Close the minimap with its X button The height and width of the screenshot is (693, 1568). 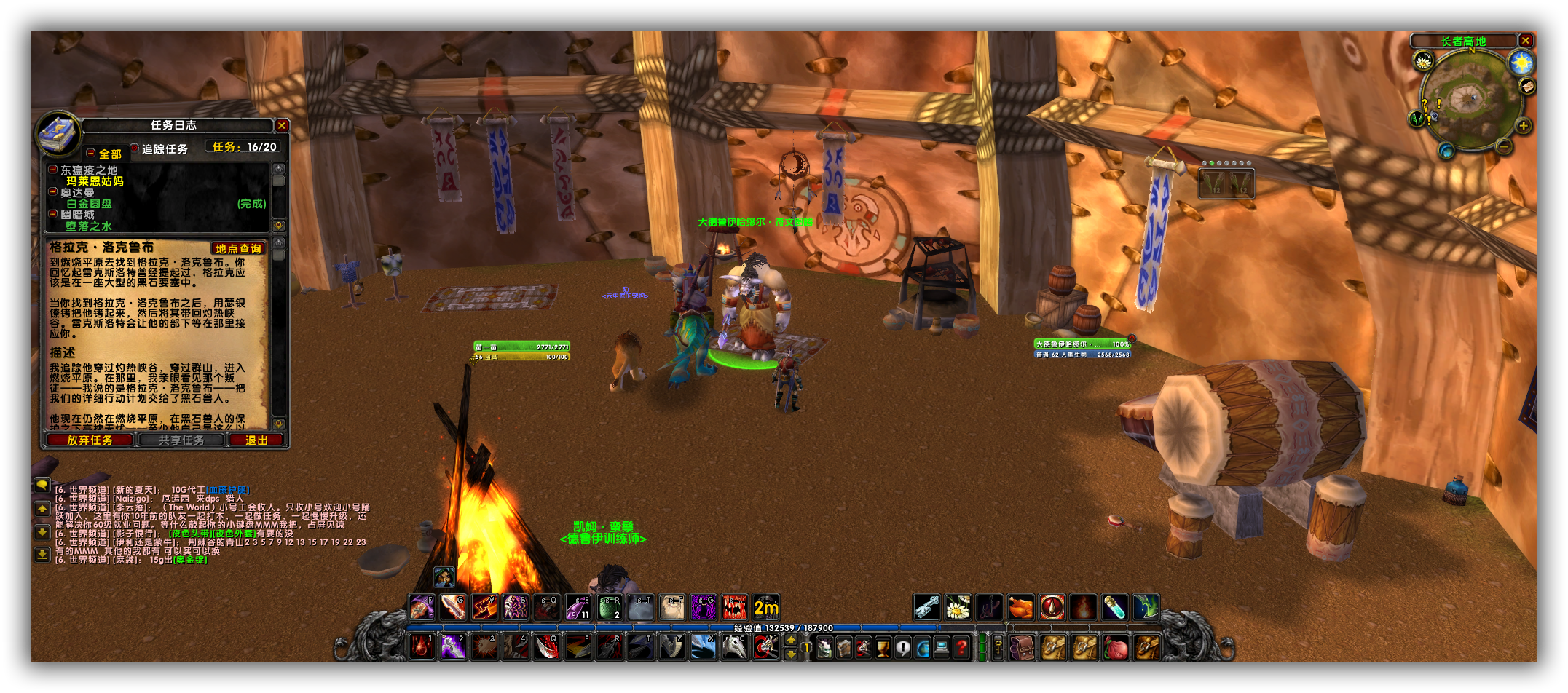(1526, 41)
